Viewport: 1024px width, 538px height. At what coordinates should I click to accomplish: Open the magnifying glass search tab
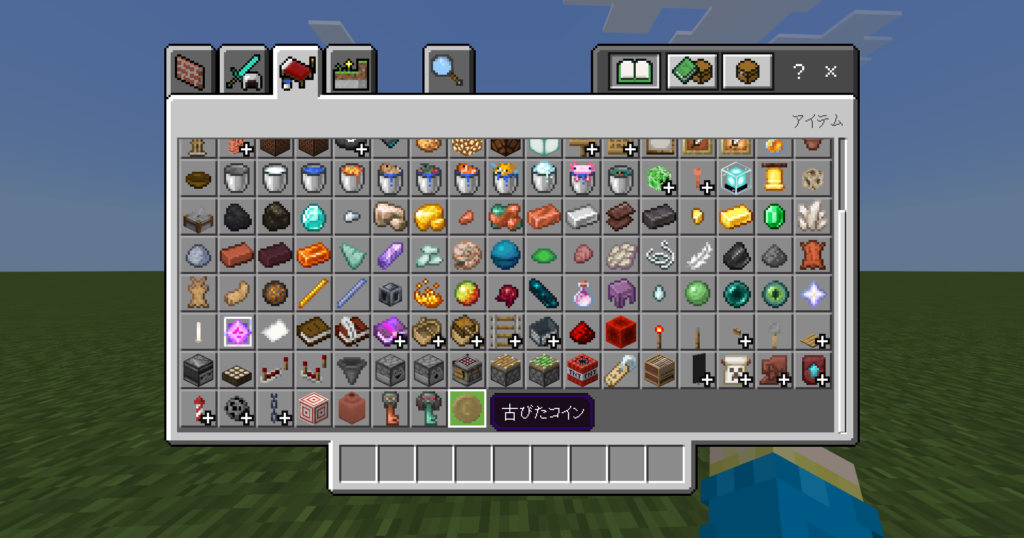coord(447,71)
